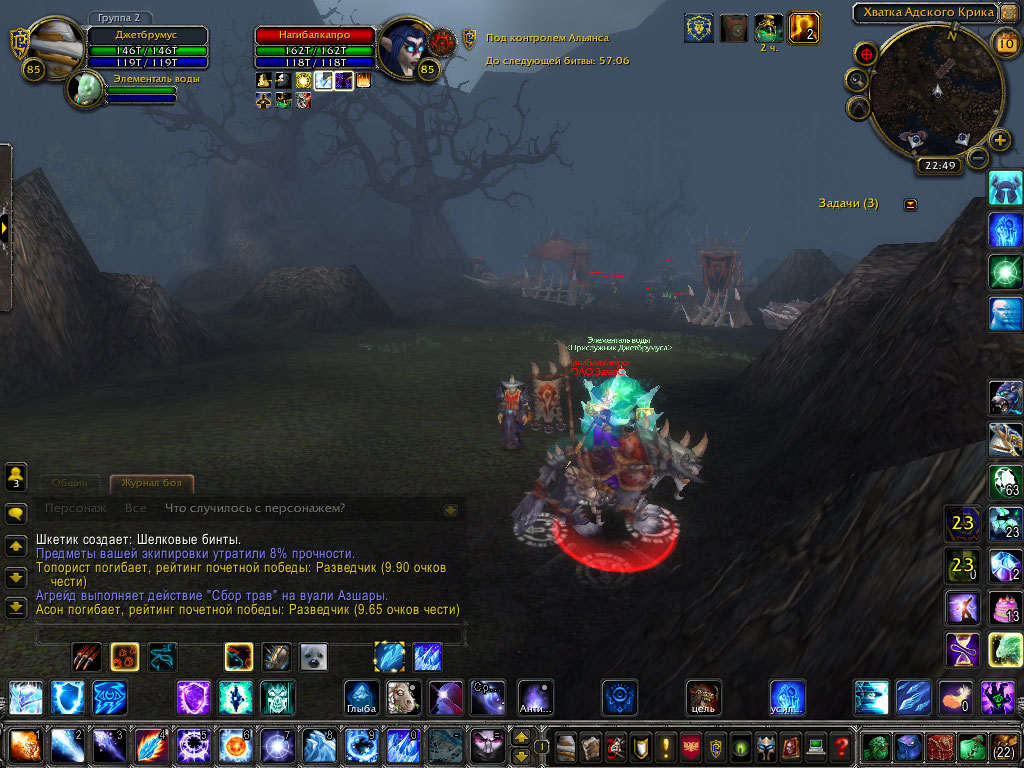Open the chat speech bubble menu button
Viewport: 1024px width, 768px height.
pyautogui.click(x=16, y=514)
